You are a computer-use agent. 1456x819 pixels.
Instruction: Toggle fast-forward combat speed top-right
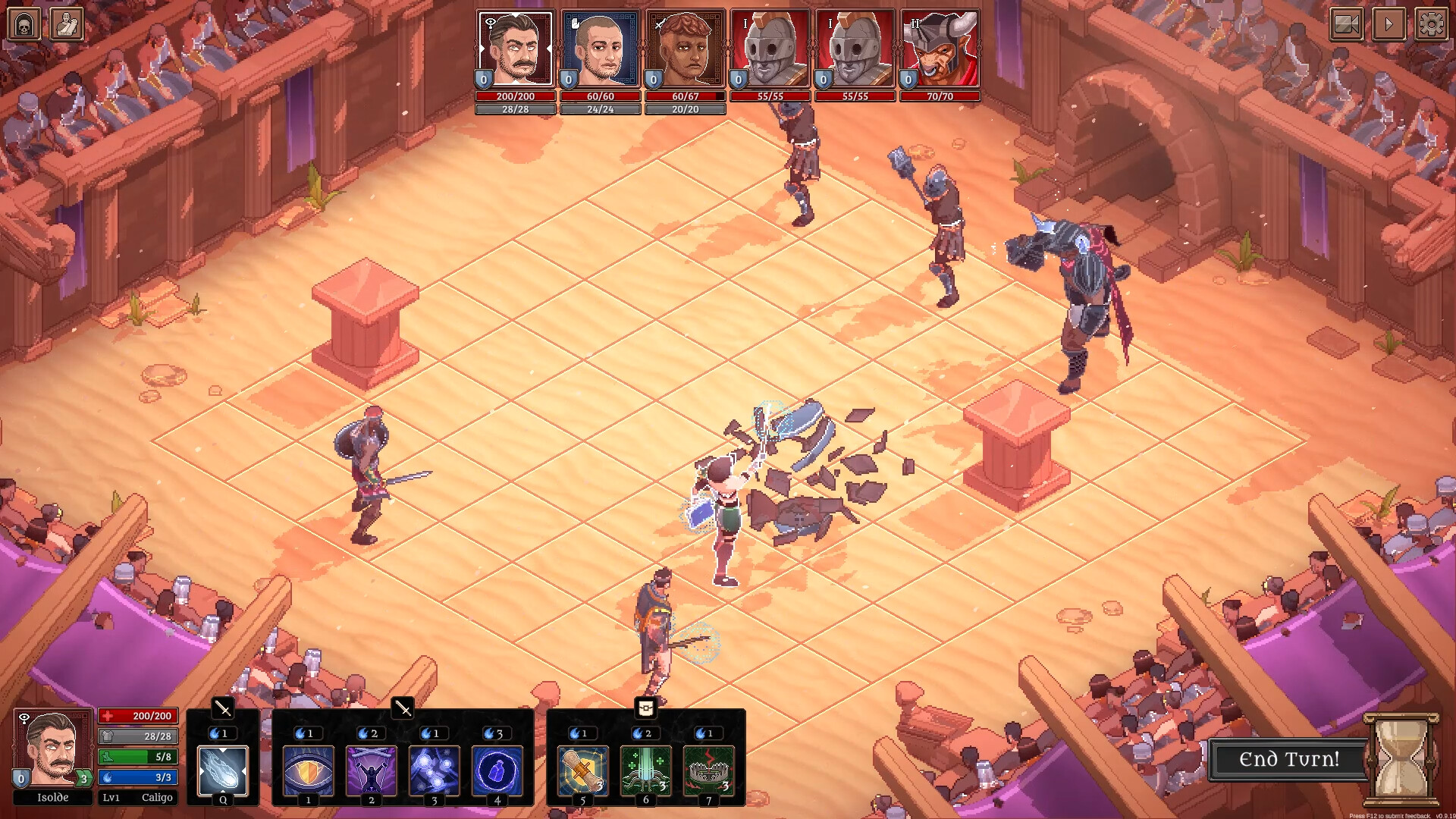click(x=1388, y=24)
